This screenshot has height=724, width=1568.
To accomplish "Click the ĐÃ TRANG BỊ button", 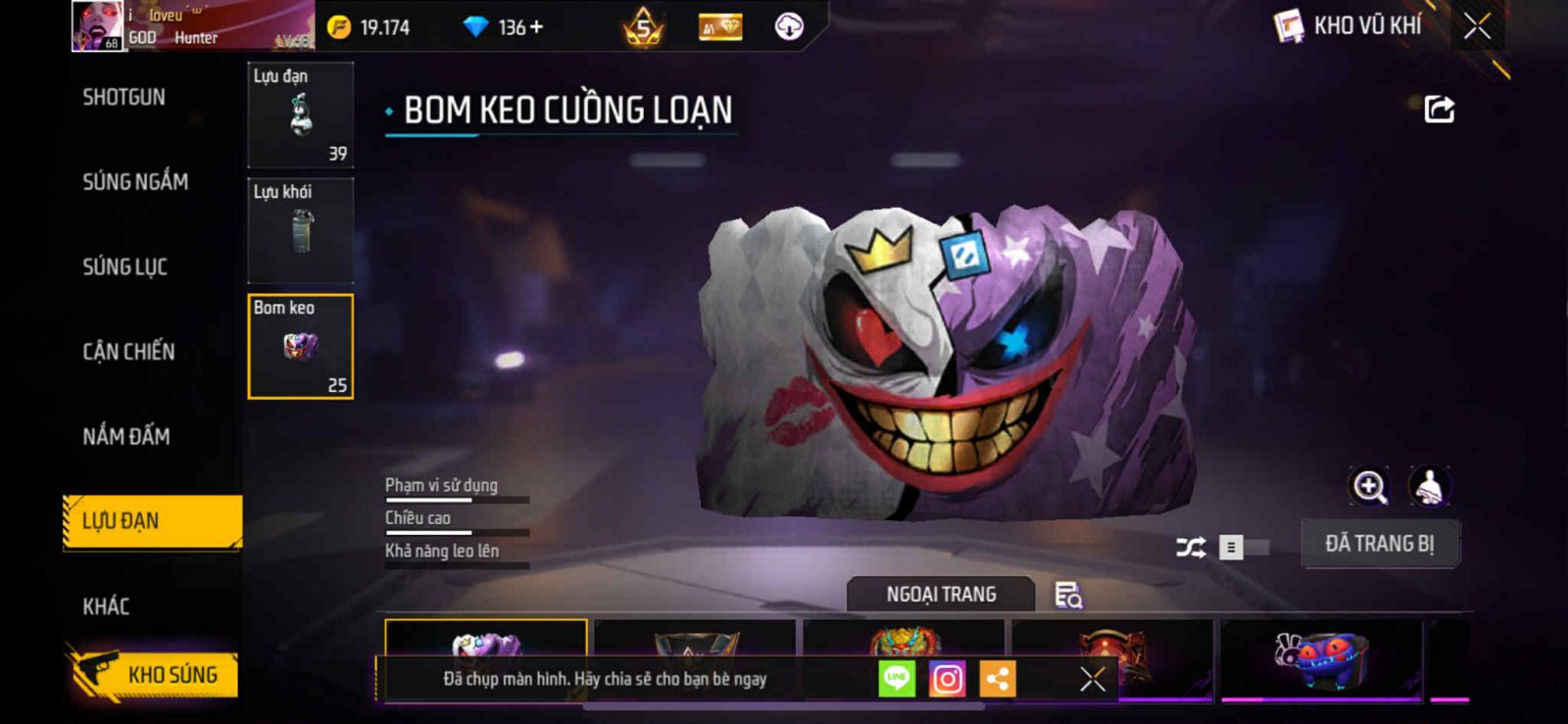I will pyautogui.click(x=1379, y=544).
